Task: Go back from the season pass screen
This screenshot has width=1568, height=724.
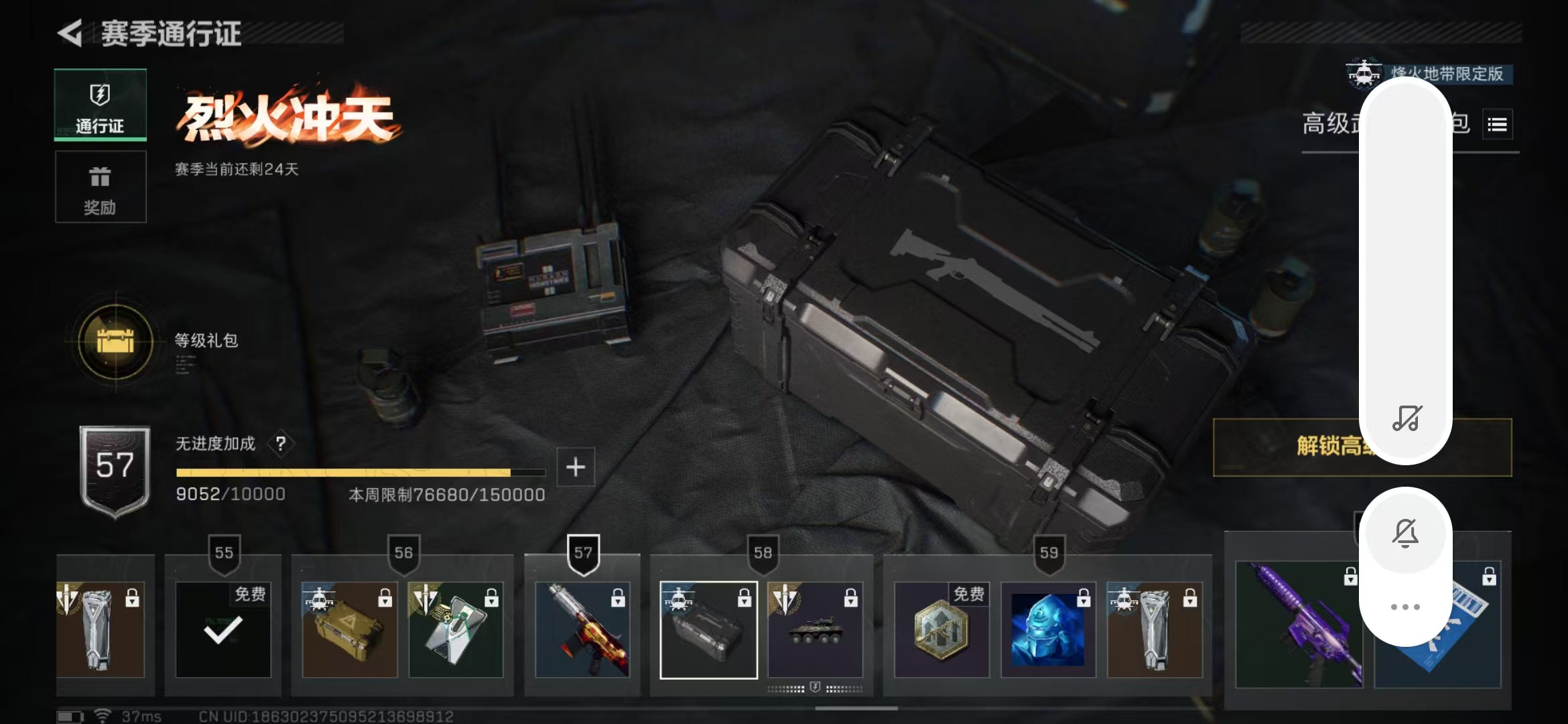Action: (70, 34)
